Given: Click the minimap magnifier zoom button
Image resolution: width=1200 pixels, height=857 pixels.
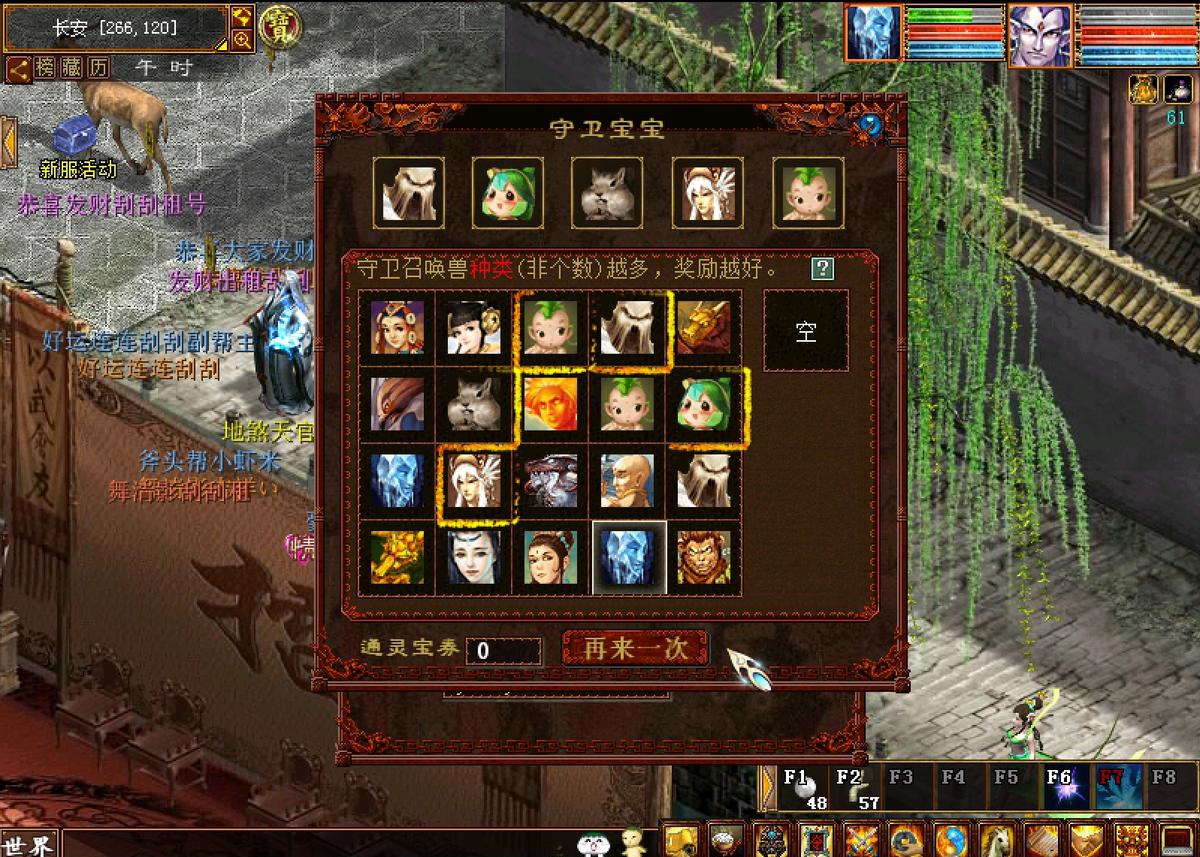Looking at the screenshot, I should click(x=242, y=40).
